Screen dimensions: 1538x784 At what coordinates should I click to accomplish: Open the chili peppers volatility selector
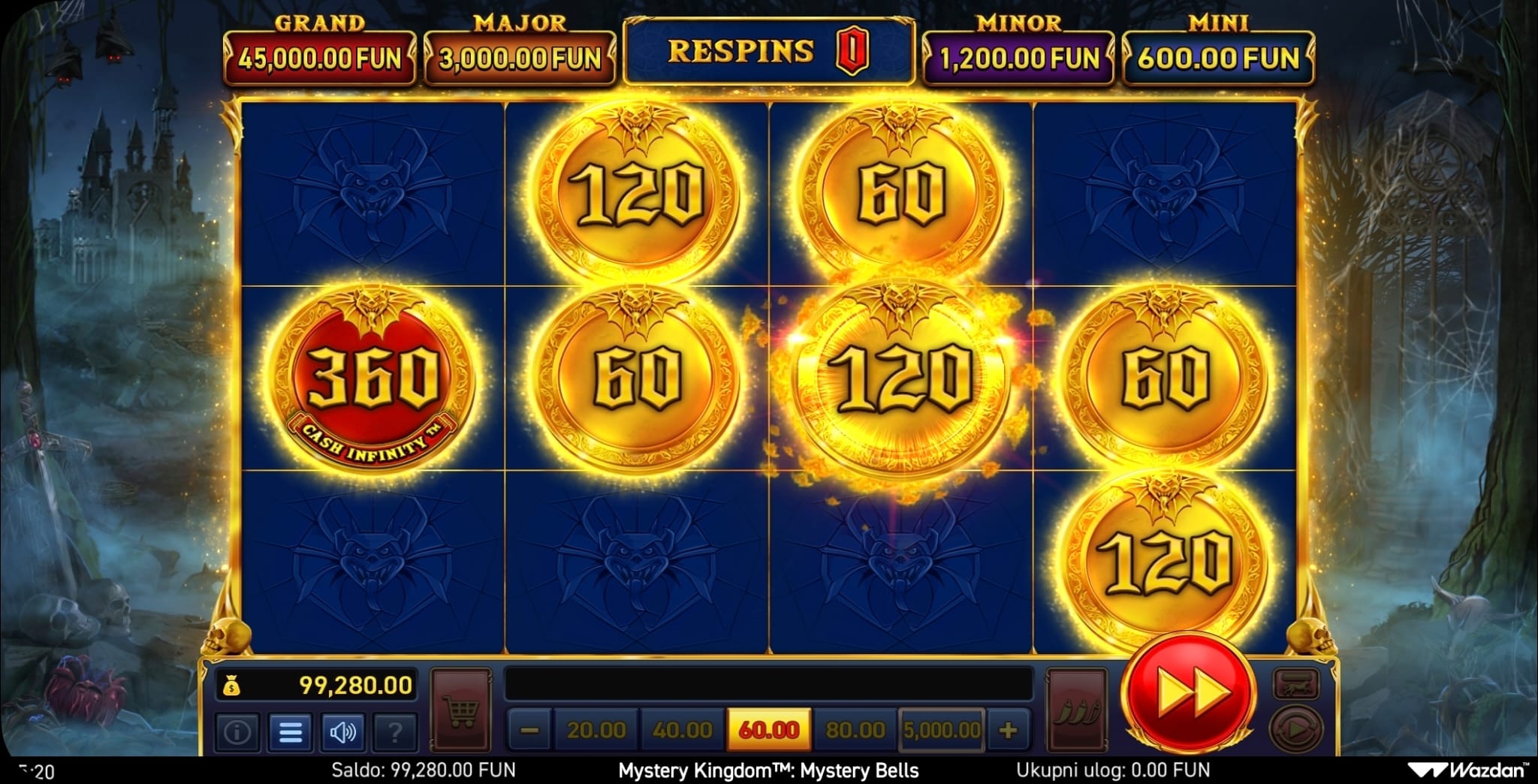point(1077,709)
